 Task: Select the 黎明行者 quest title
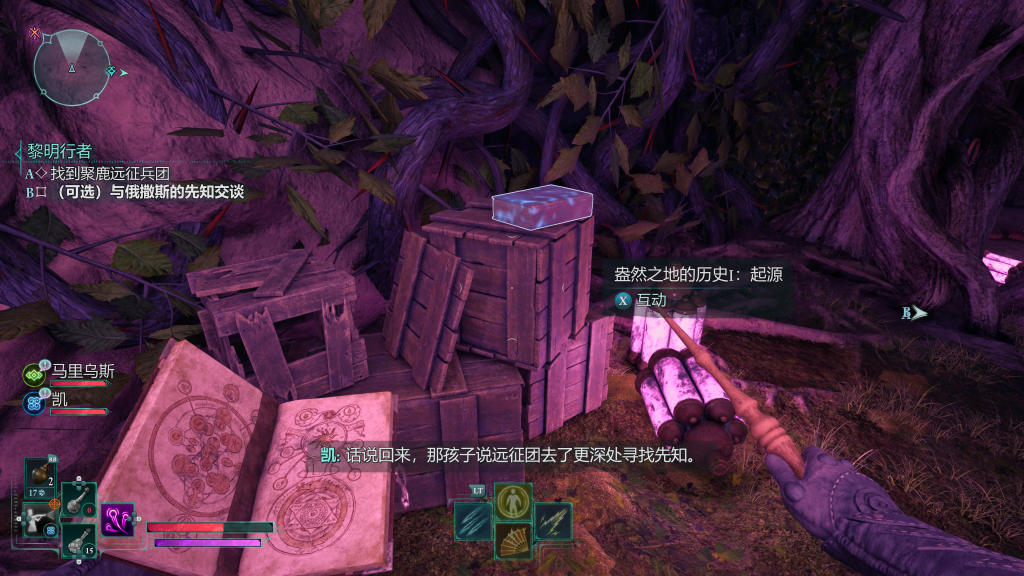point(56,151)
